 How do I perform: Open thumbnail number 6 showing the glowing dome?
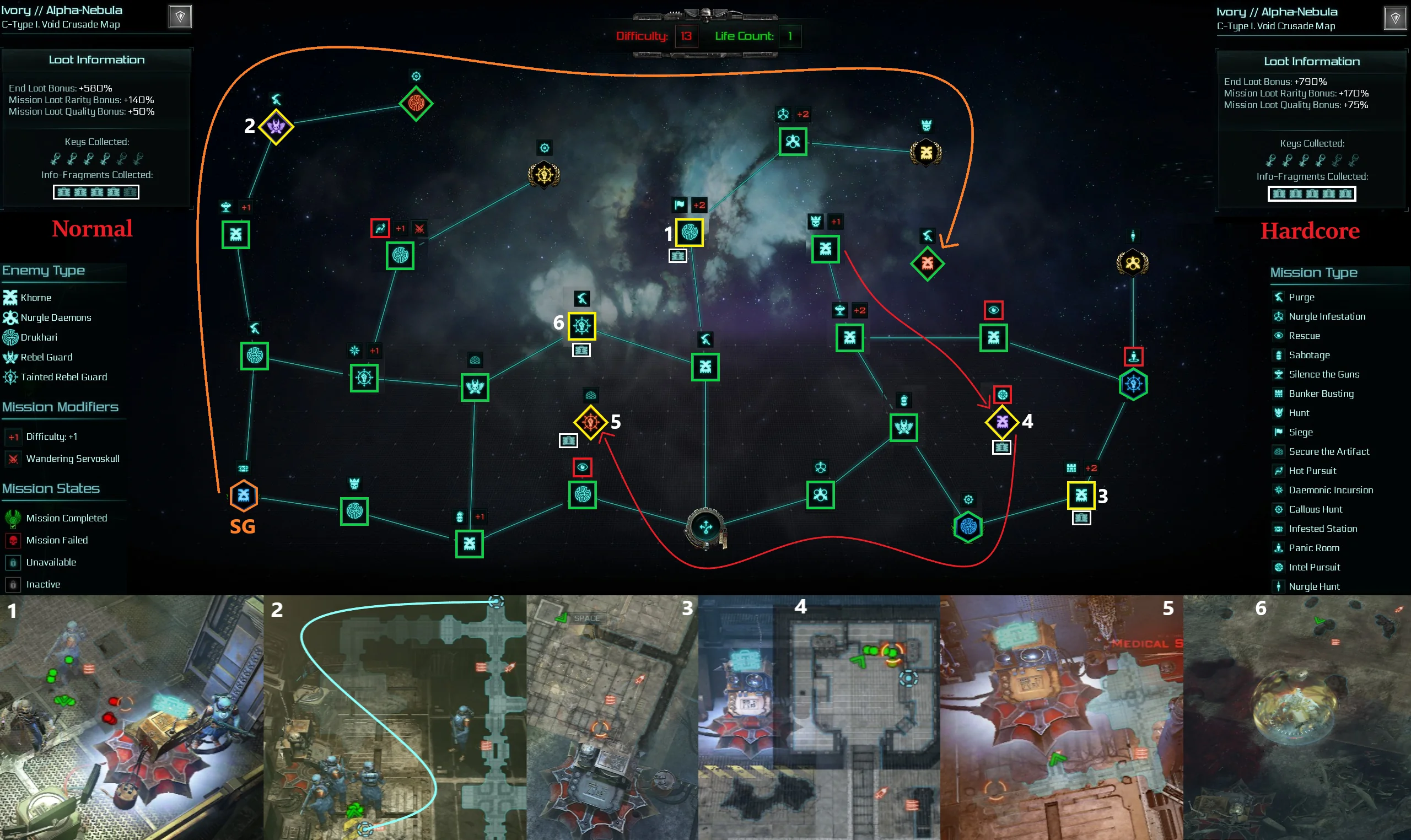click(1297, 717)
